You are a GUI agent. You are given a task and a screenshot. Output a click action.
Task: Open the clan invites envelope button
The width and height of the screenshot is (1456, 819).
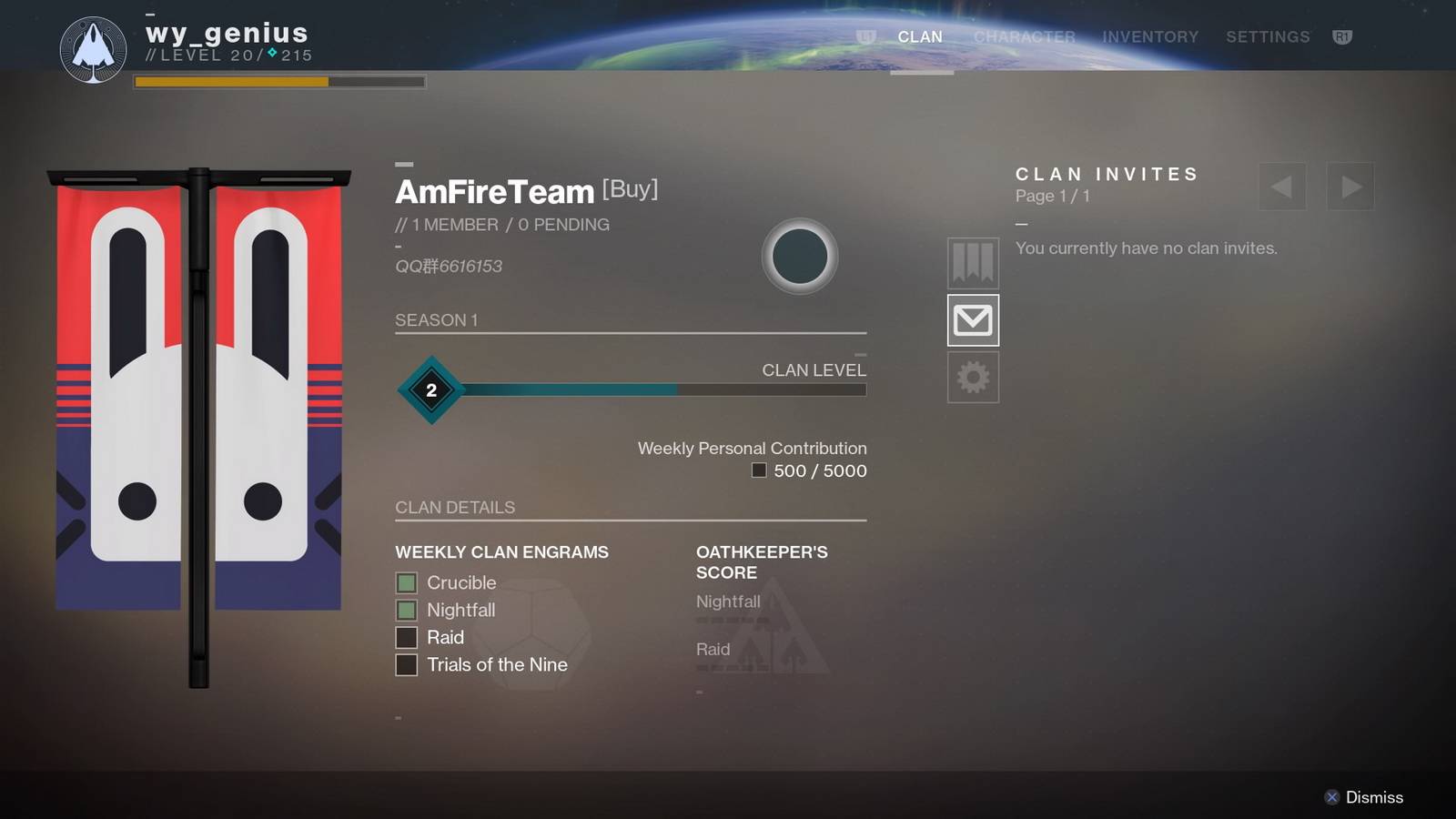[x=973, y=320]
